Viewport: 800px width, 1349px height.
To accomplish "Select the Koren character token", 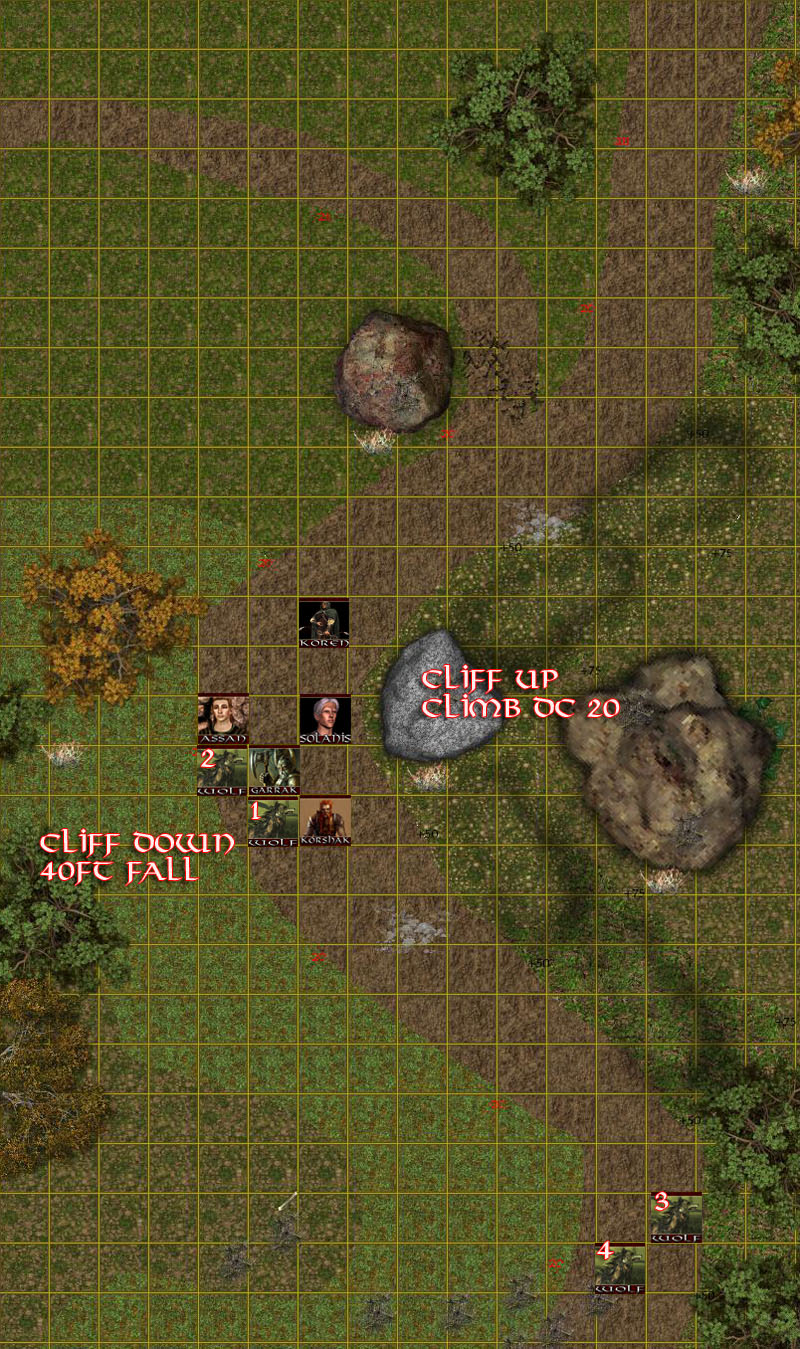I will click(x=324, y=623).
